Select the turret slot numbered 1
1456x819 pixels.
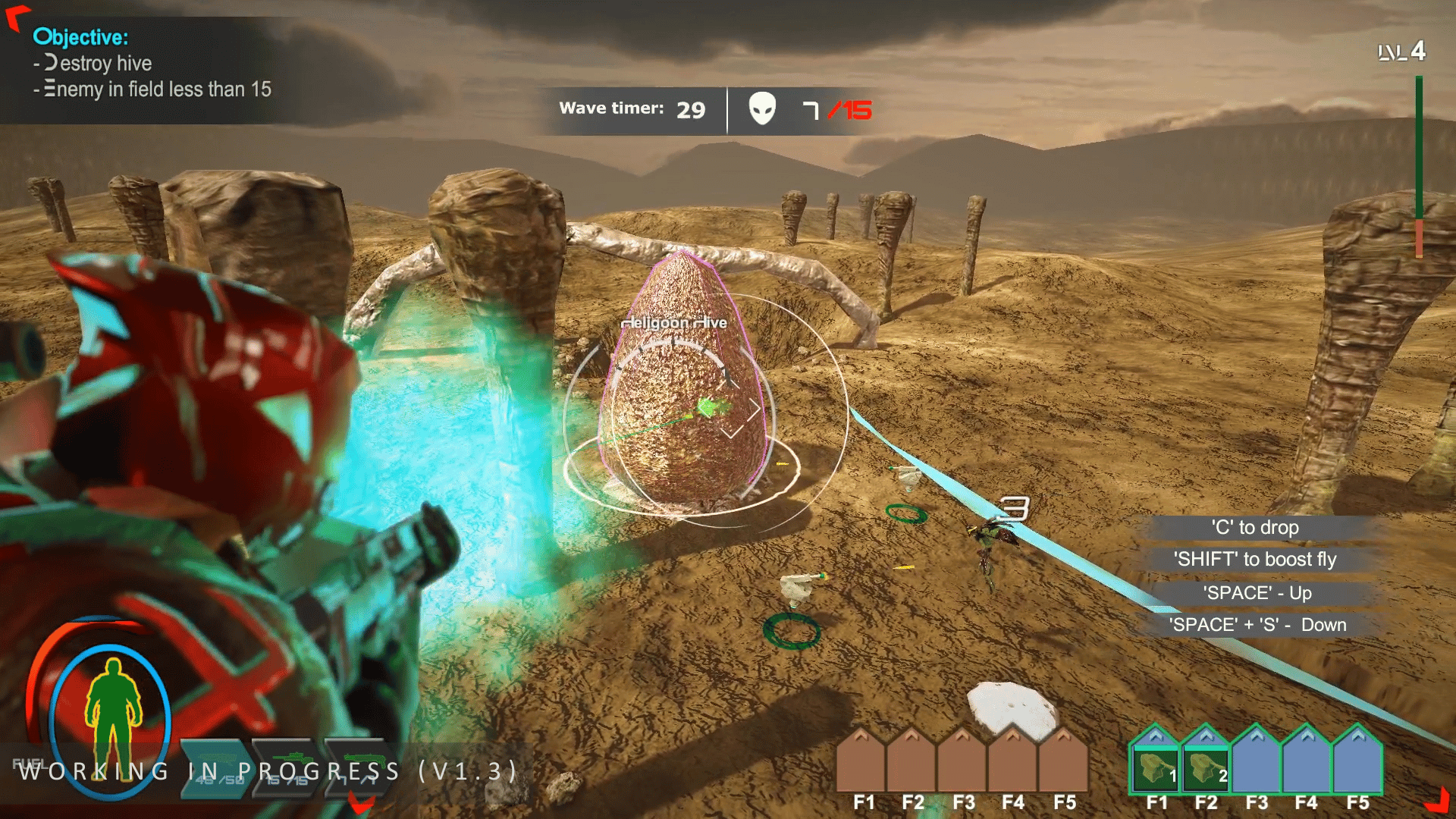coord(1156,767)
